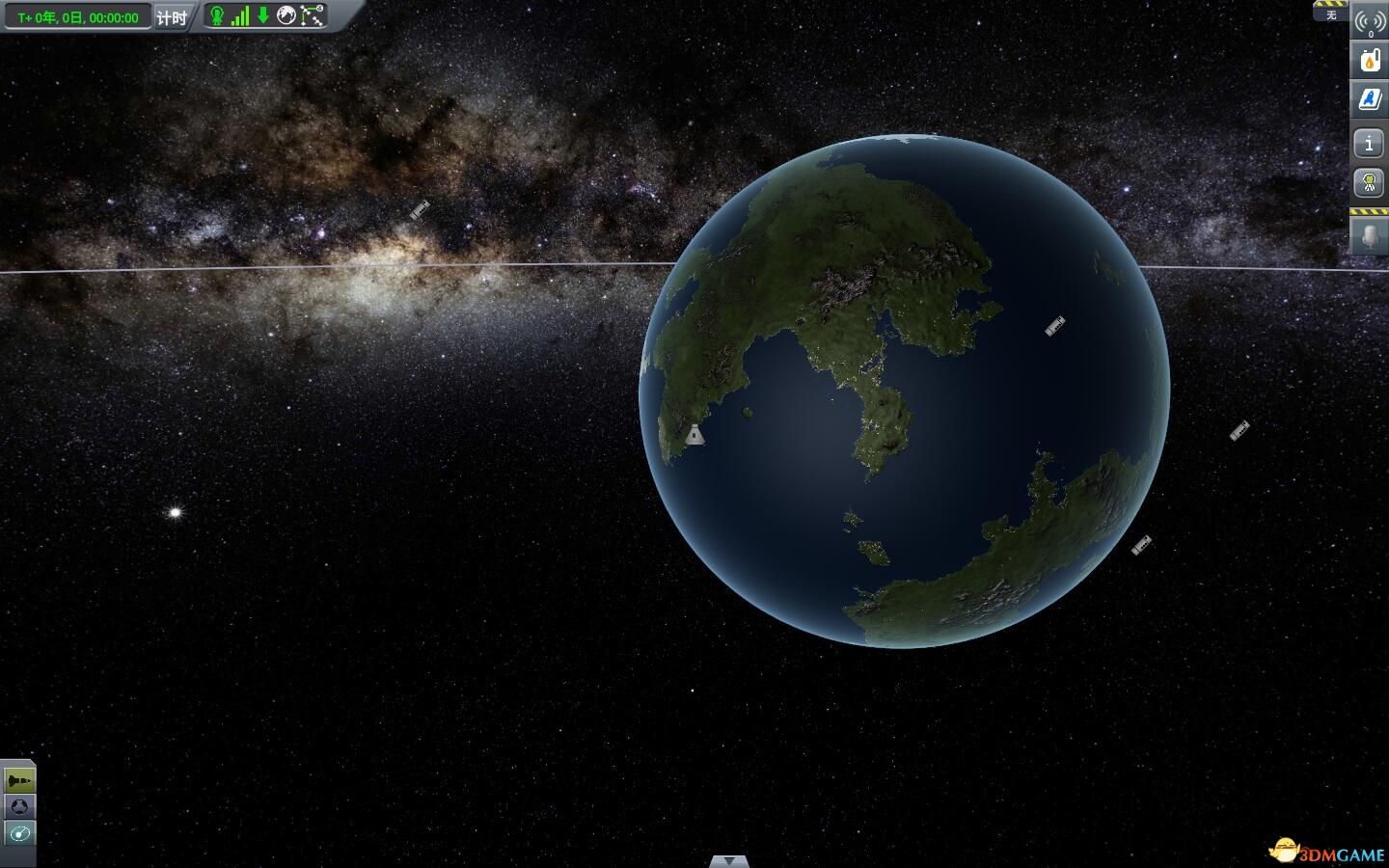
Task: Click the relay network constellation icon
Action: point(310,15)
